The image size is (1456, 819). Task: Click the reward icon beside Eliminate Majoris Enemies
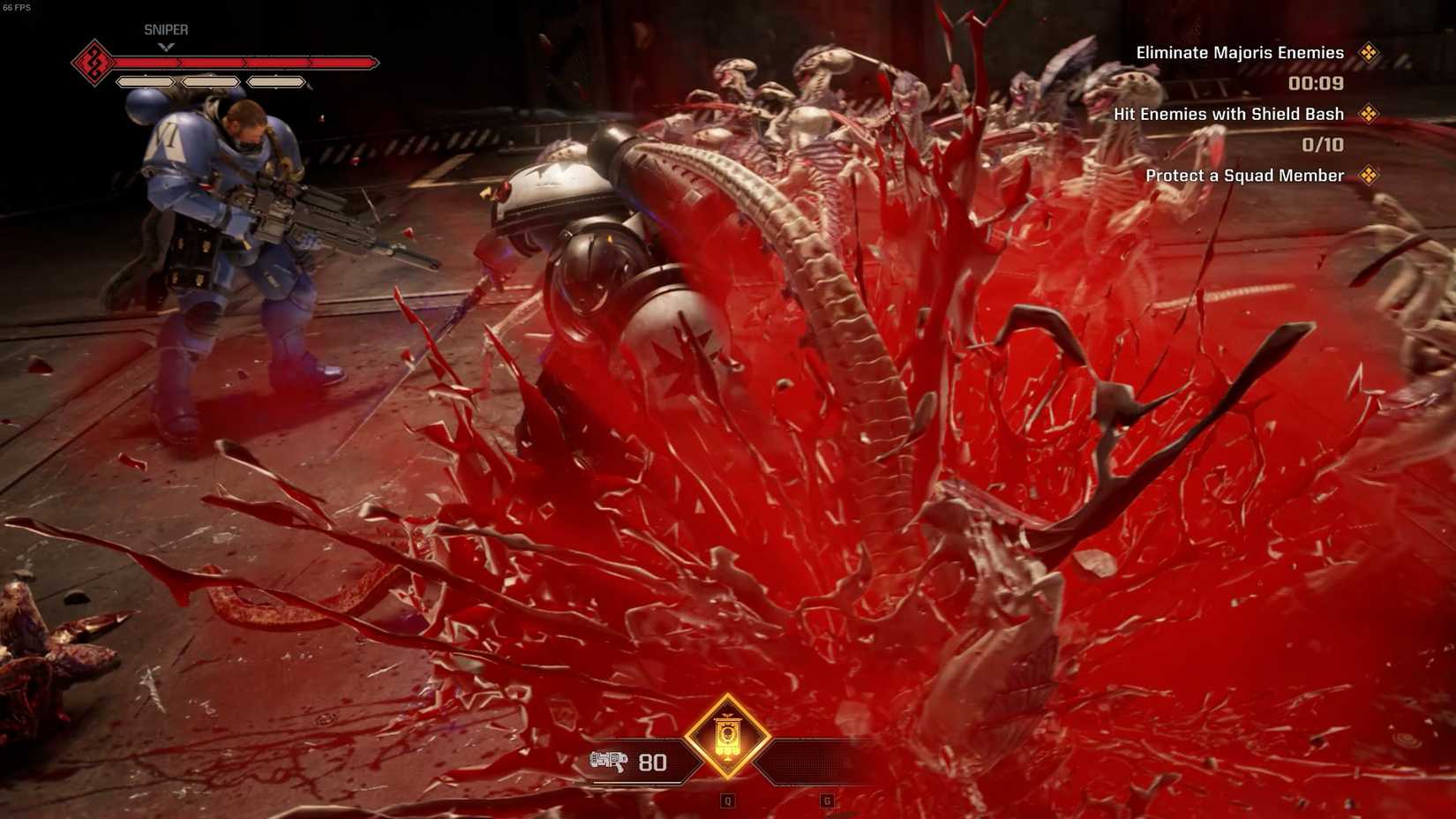click(x=1370, y=52)
